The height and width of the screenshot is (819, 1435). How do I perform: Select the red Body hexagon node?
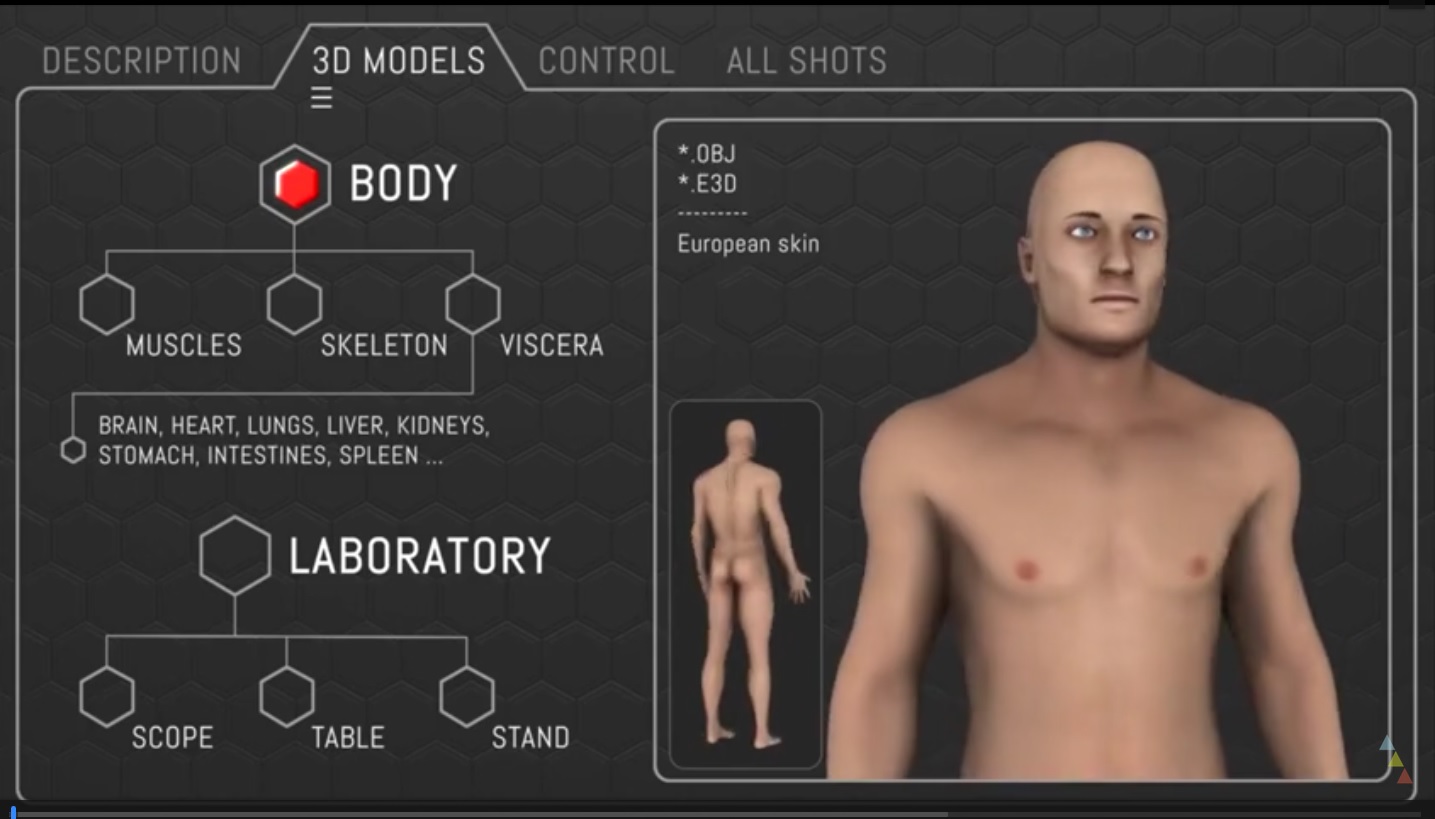click(295, 185)
